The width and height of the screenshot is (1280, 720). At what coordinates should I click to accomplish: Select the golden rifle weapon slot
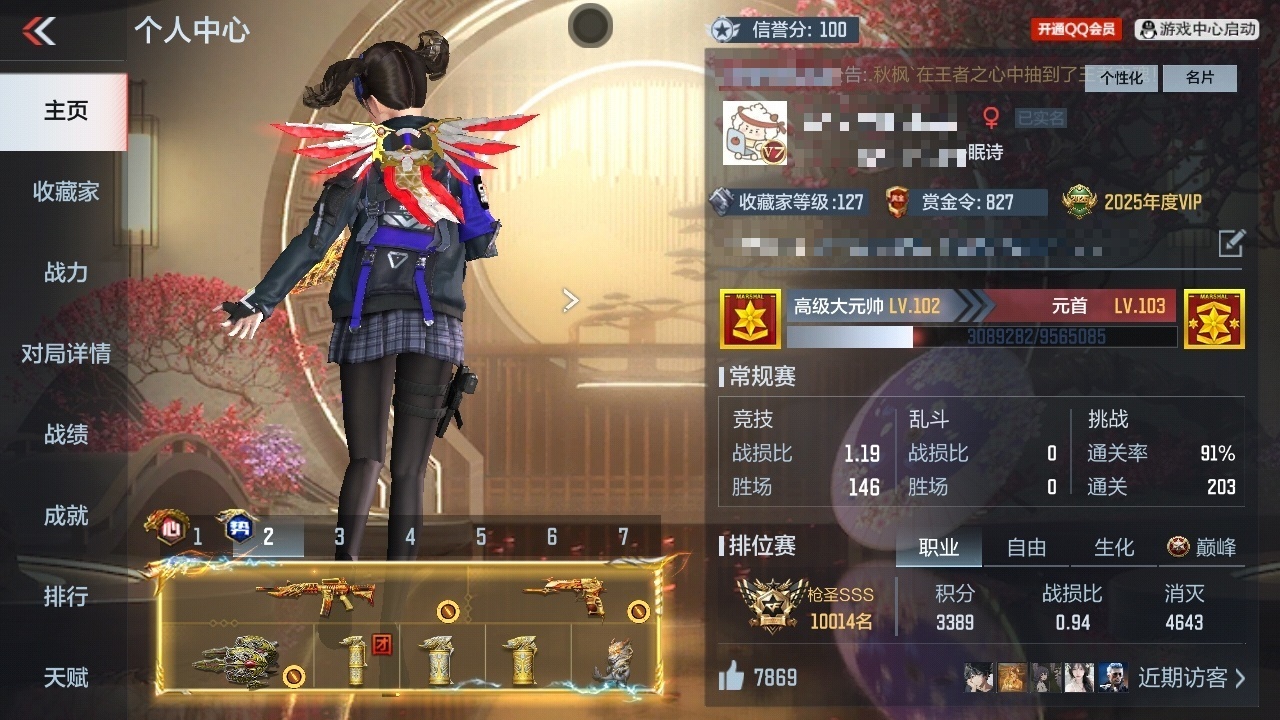tap(315, 594)
